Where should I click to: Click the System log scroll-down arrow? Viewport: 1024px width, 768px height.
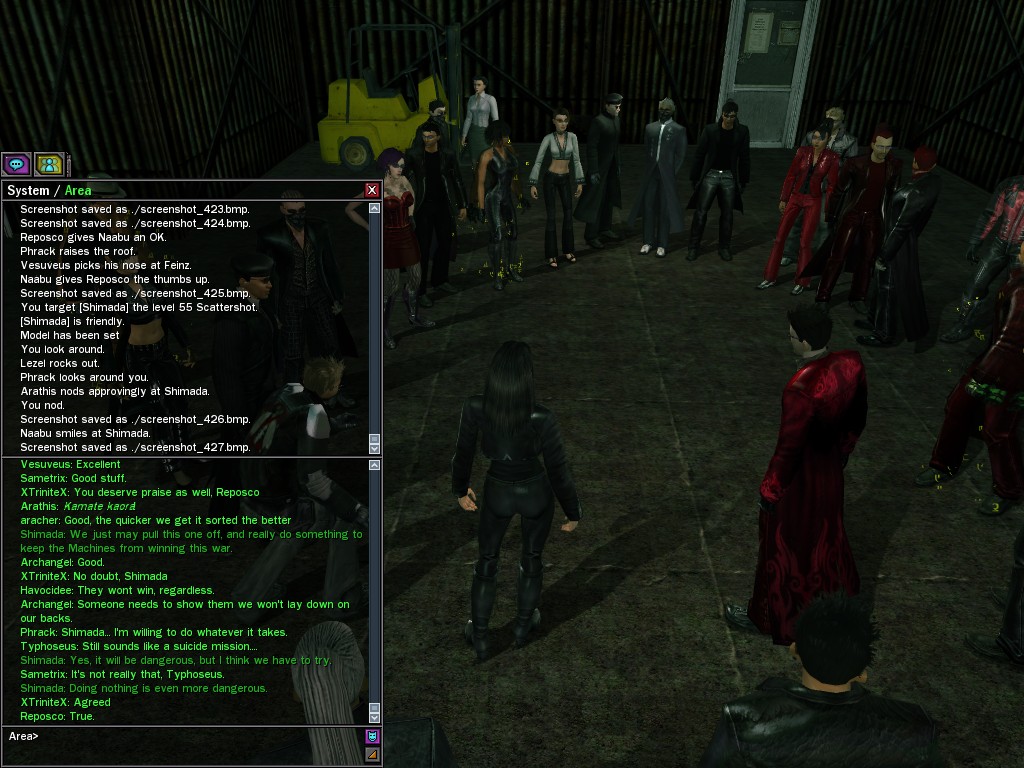(375, 448)
